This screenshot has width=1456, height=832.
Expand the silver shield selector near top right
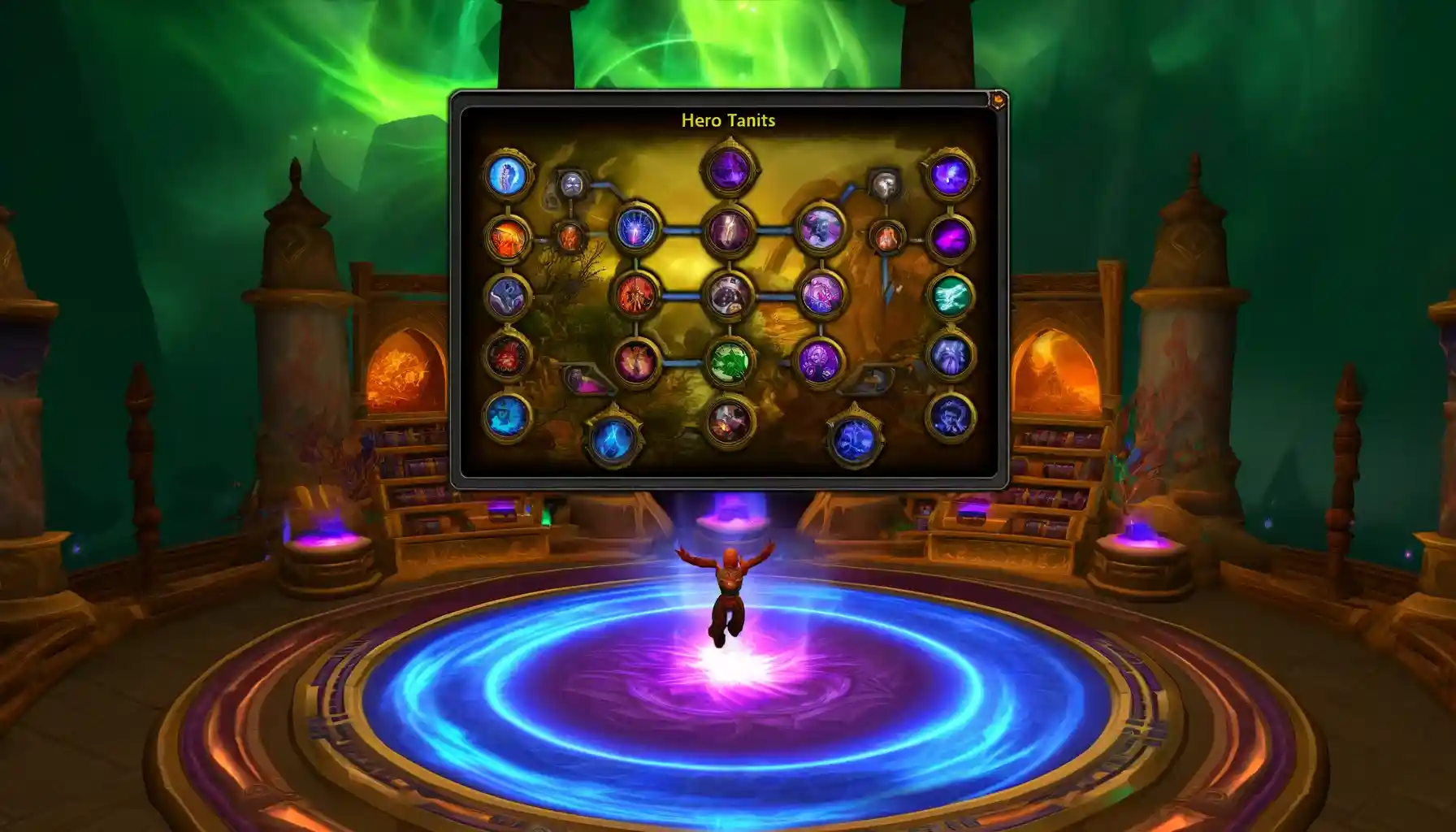[x=884, y=184]
